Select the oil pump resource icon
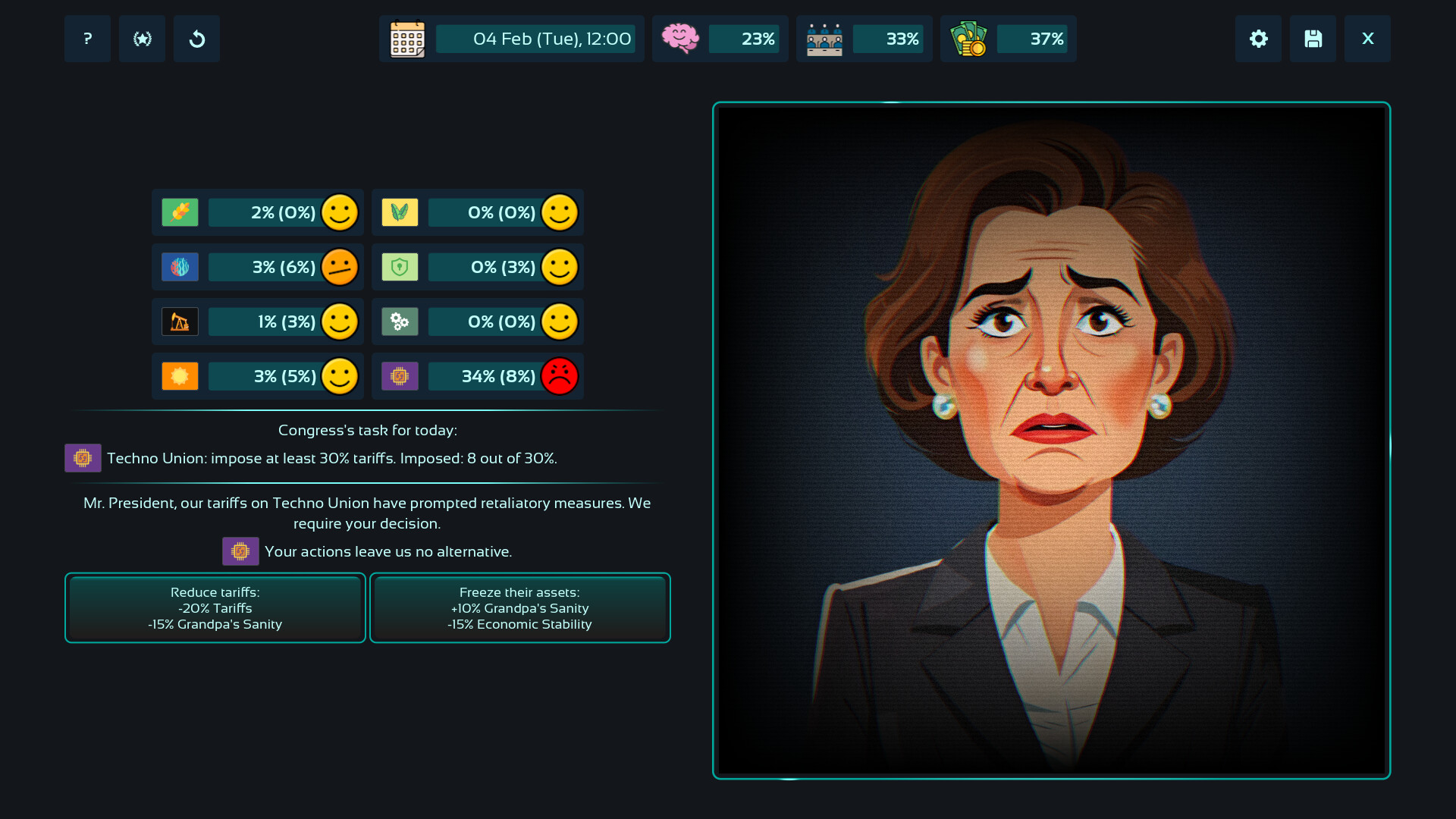This screenshot has width=1456, height=819. coord(180,322)
